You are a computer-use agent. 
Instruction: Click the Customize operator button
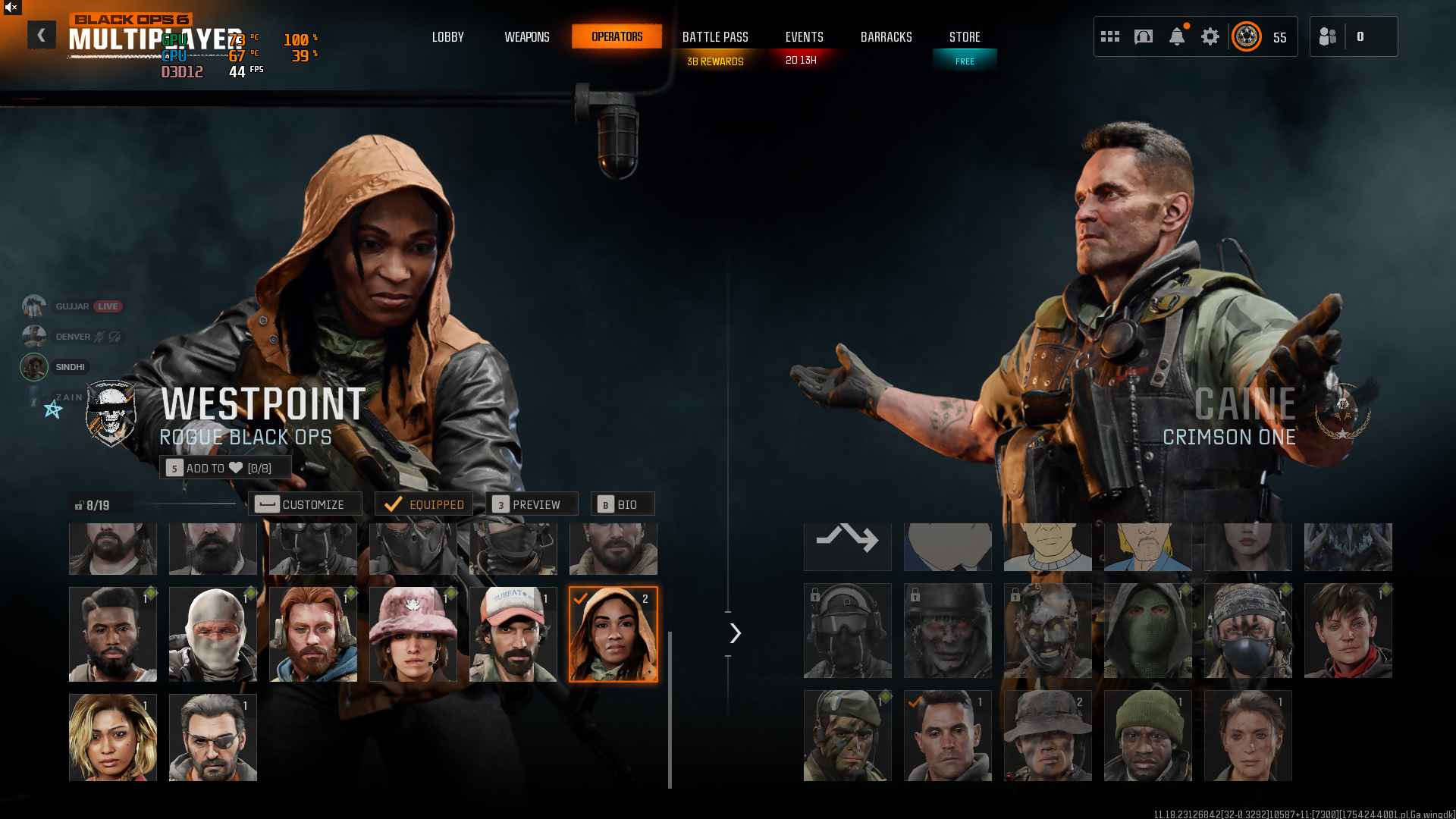[x=305, y=504]
